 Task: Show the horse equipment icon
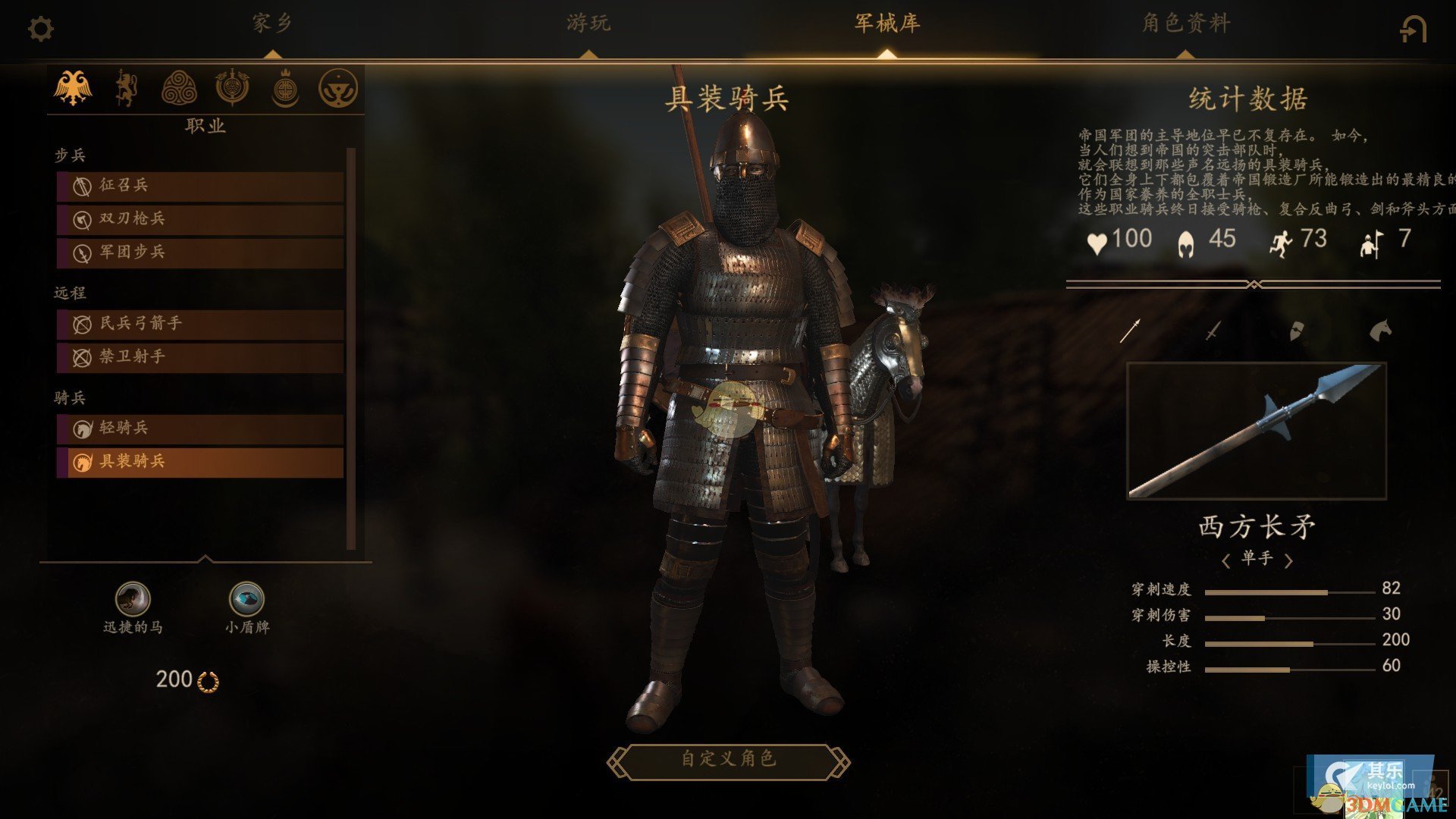click(x=1380, y=330)
